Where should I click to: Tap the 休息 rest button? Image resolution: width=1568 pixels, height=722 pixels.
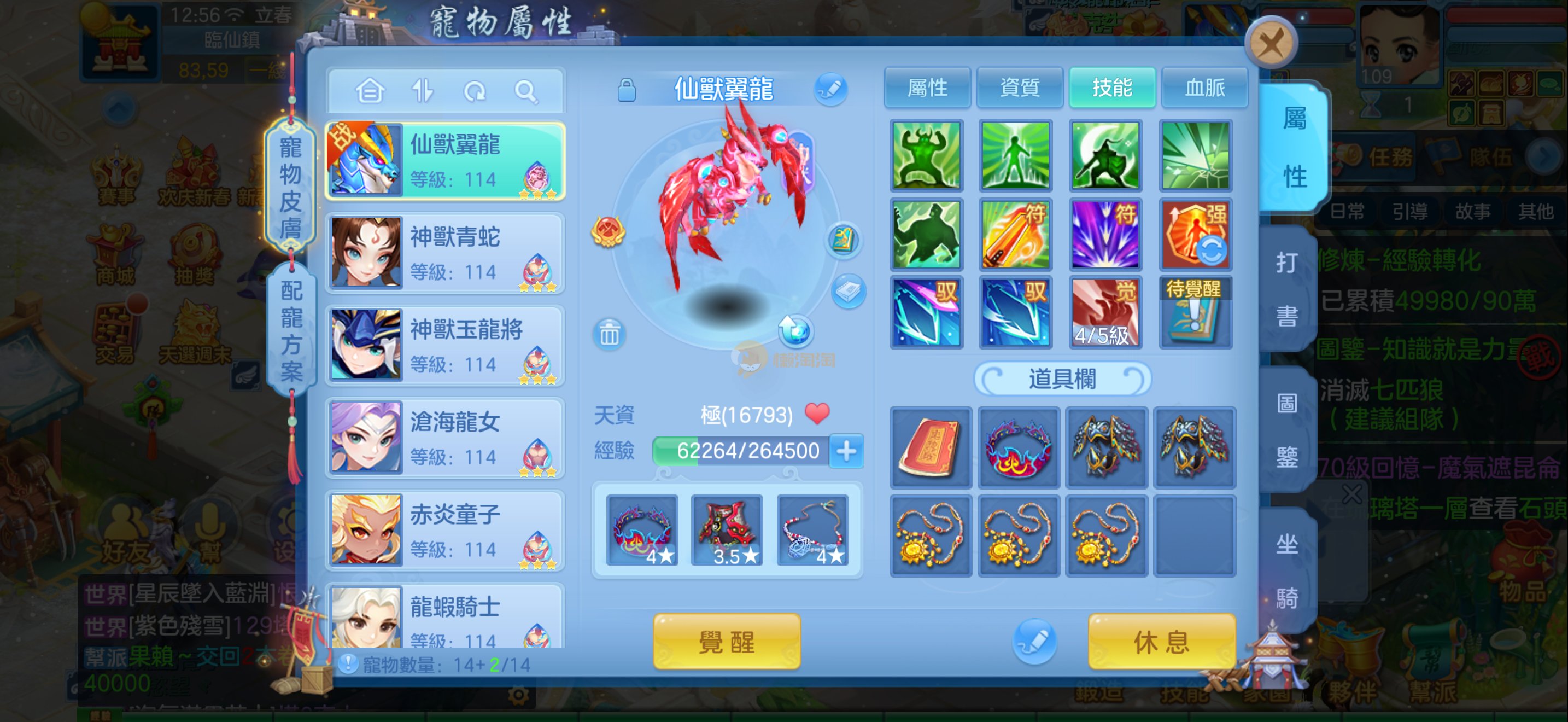point(1161,642)
